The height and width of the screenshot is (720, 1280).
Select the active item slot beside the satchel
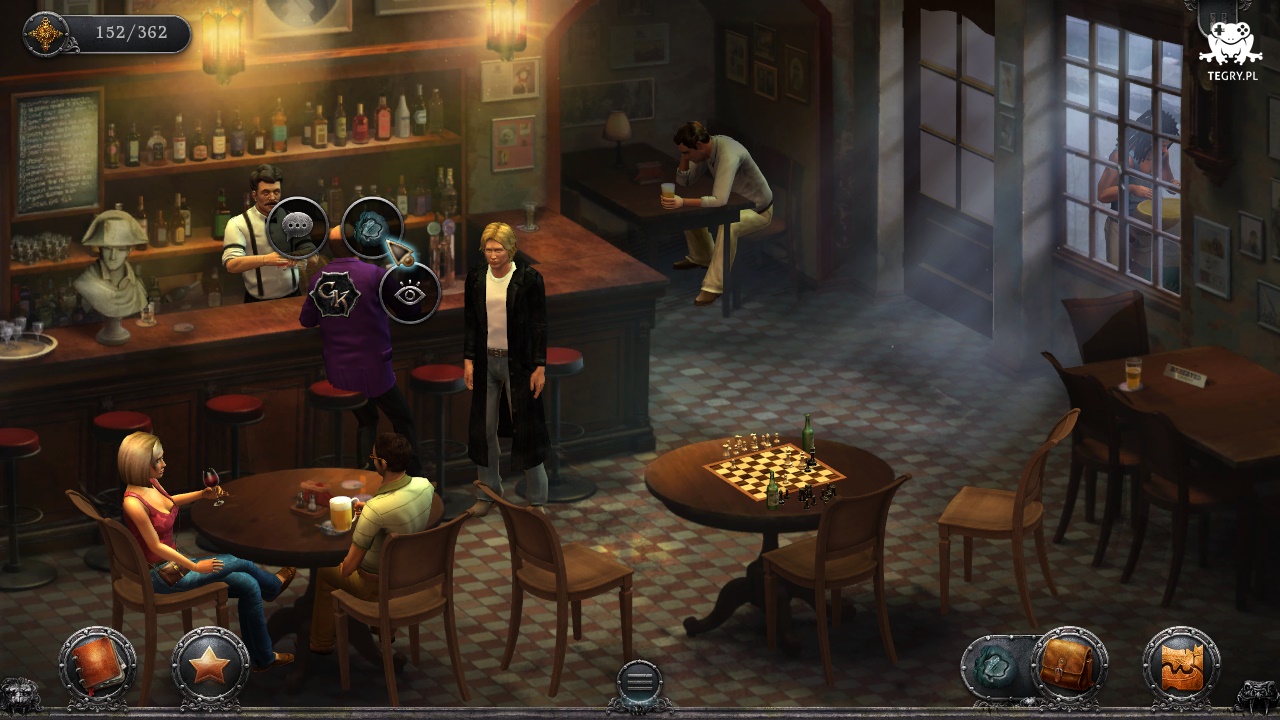996,666
